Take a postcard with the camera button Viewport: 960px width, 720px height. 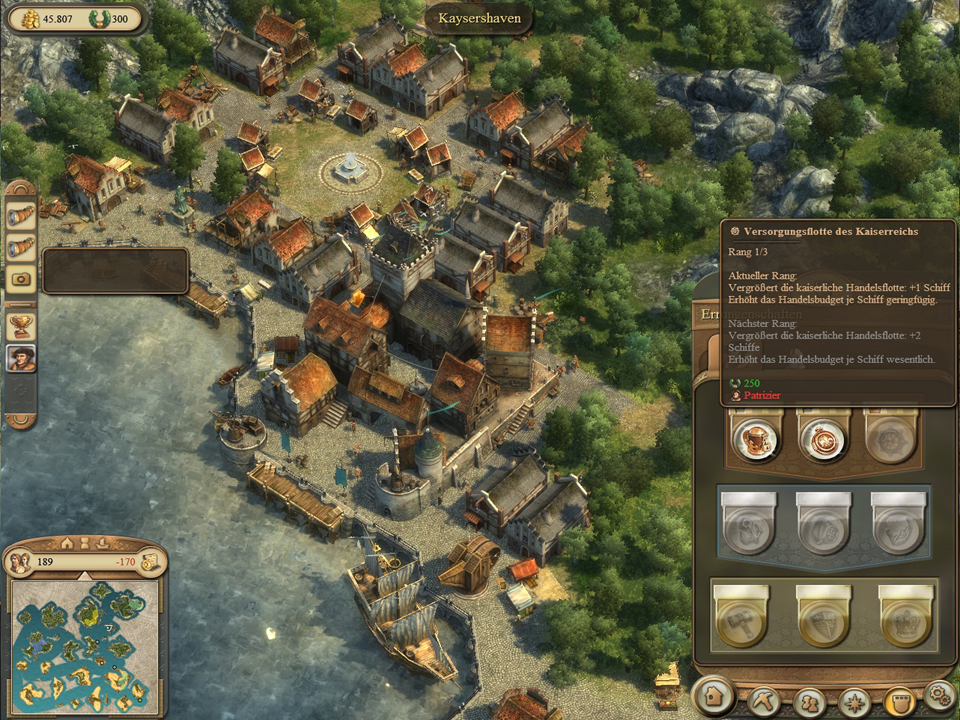[x=21, y=280]
